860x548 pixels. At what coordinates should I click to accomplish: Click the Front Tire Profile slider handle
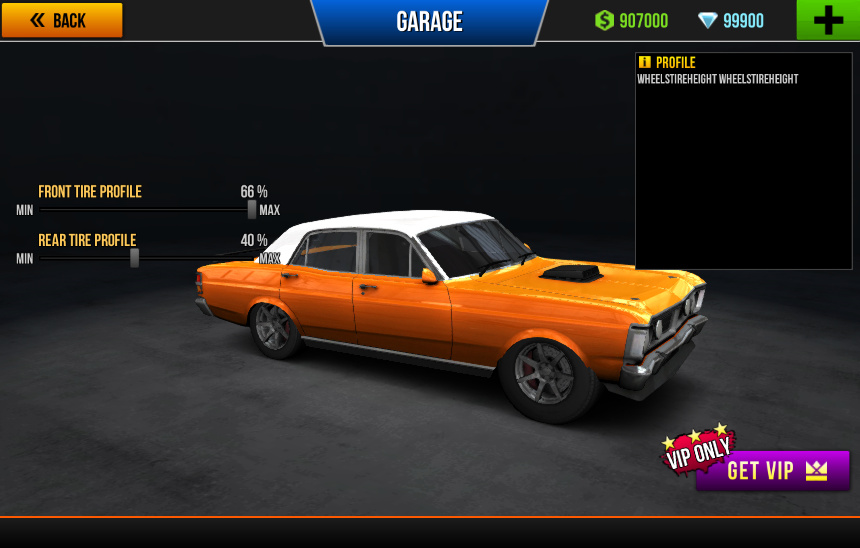coord(252,209)
